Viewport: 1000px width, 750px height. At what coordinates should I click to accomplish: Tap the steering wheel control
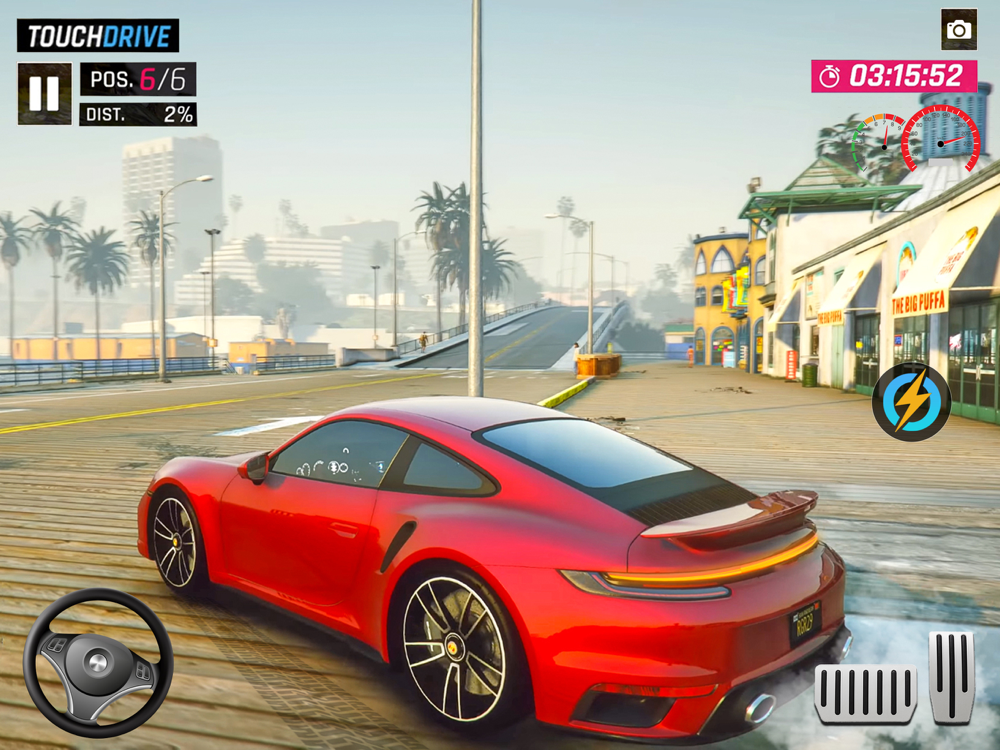[x=97, y=662]
